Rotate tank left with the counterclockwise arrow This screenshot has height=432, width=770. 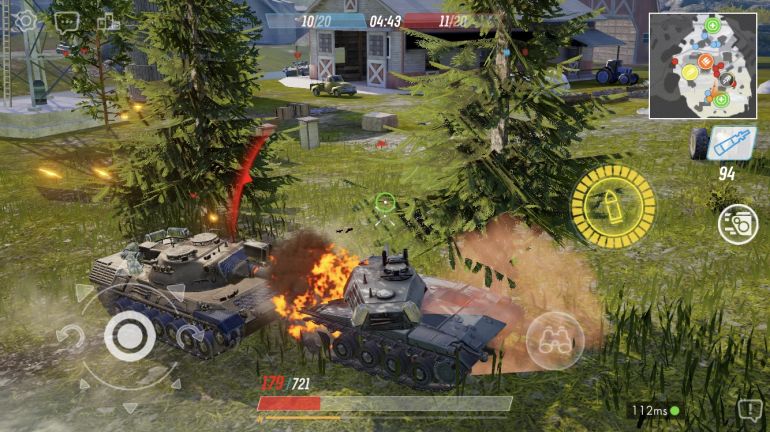[x=70, y=338]
